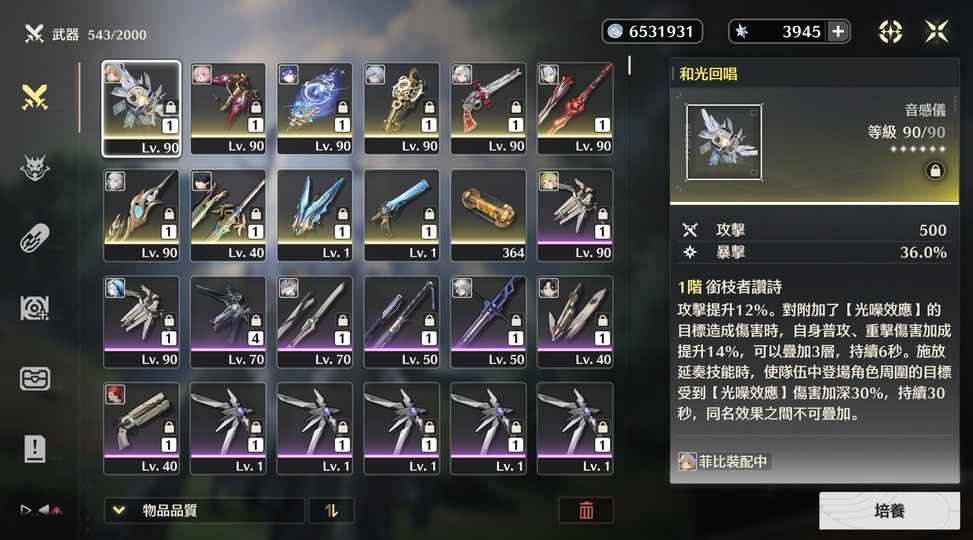Click the red trash delete button
This screenshot has width=973, height=540.
pos(586,510)
